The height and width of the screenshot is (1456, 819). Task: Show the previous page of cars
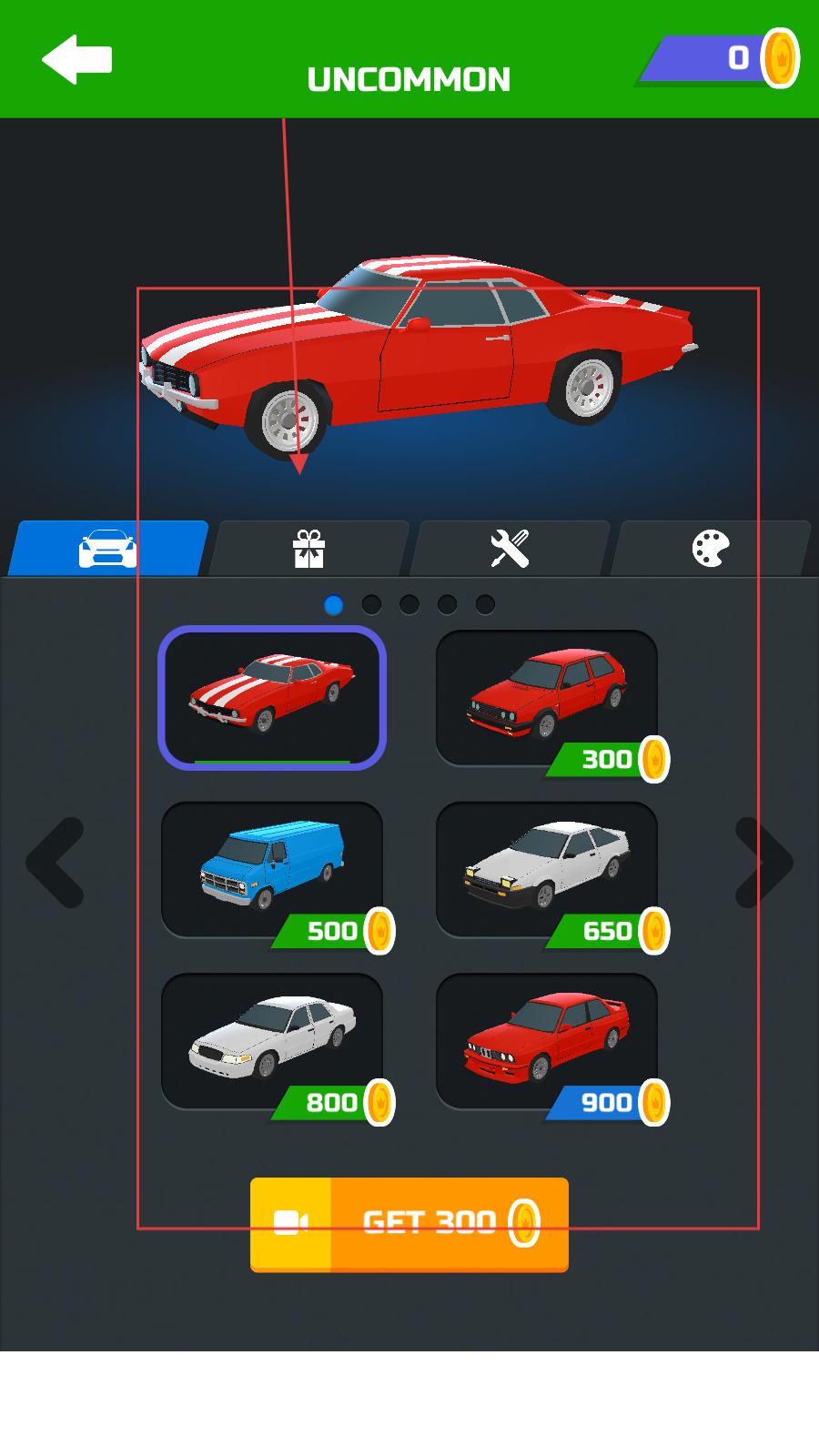click(56, 862)
